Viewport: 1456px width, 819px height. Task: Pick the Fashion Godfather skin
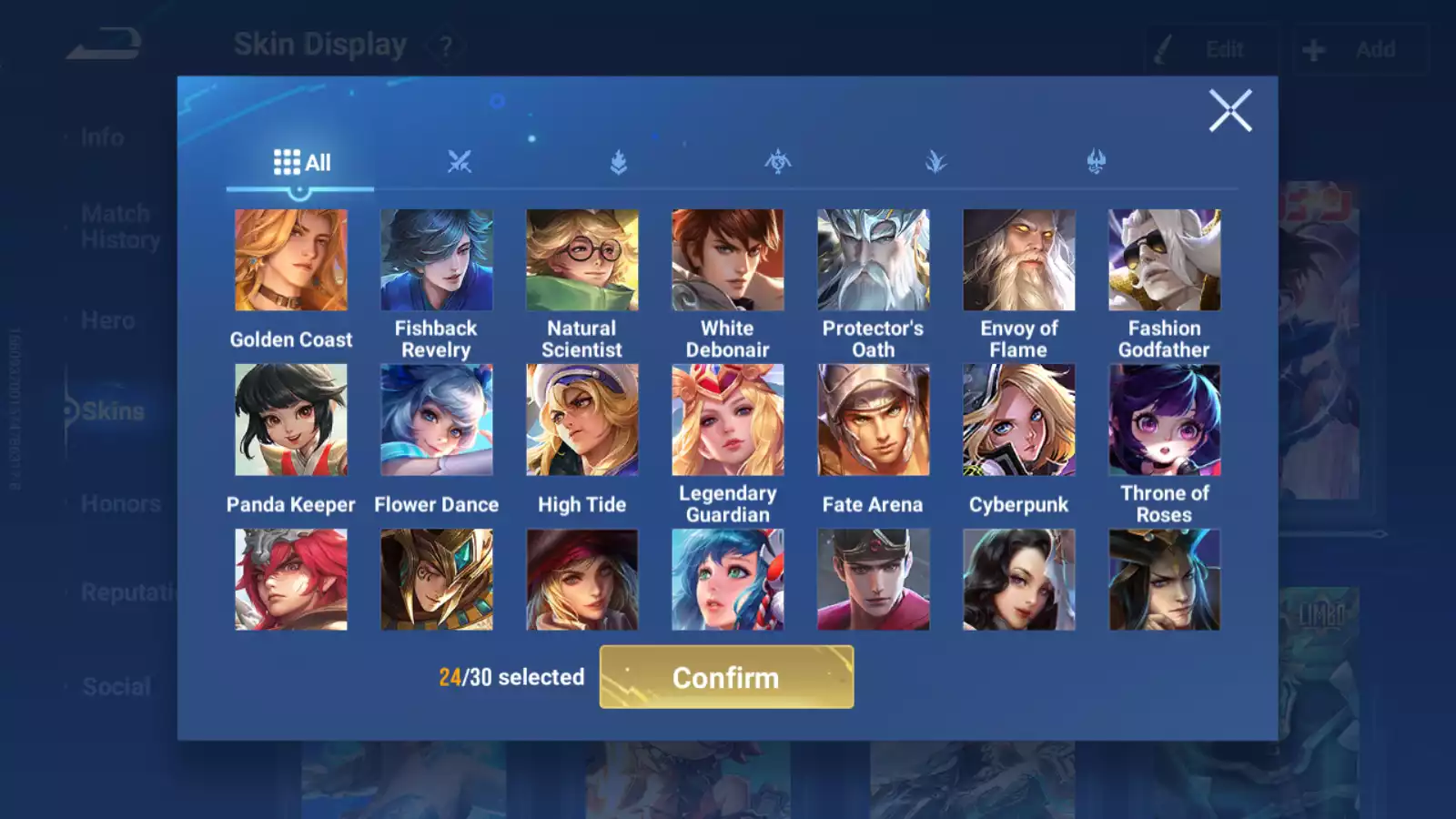point(1165,260)
